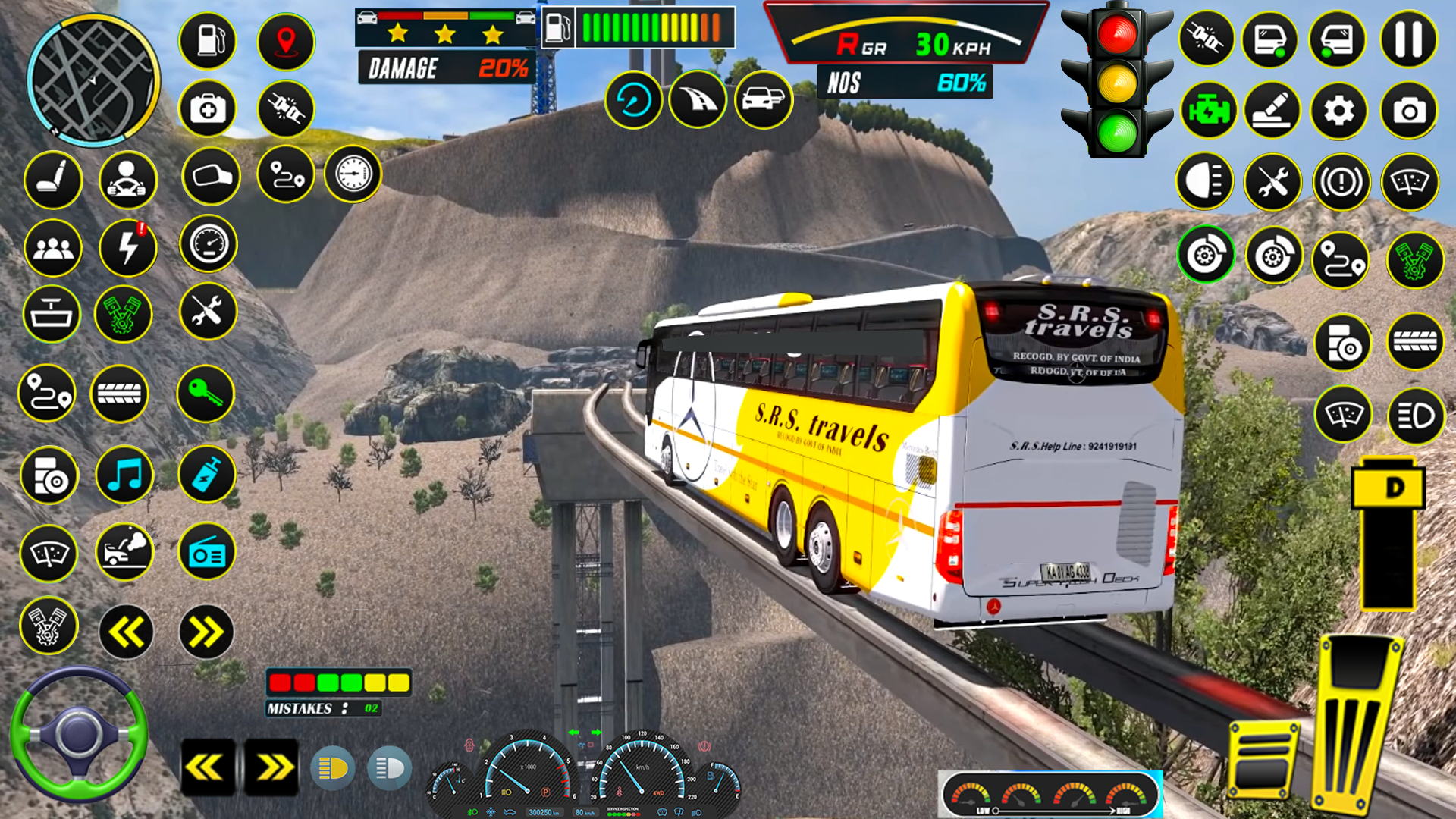Open the gear settings icon
This screenshot has height=819, width=1456.
pyautogui.click(x=1338, y=111)
